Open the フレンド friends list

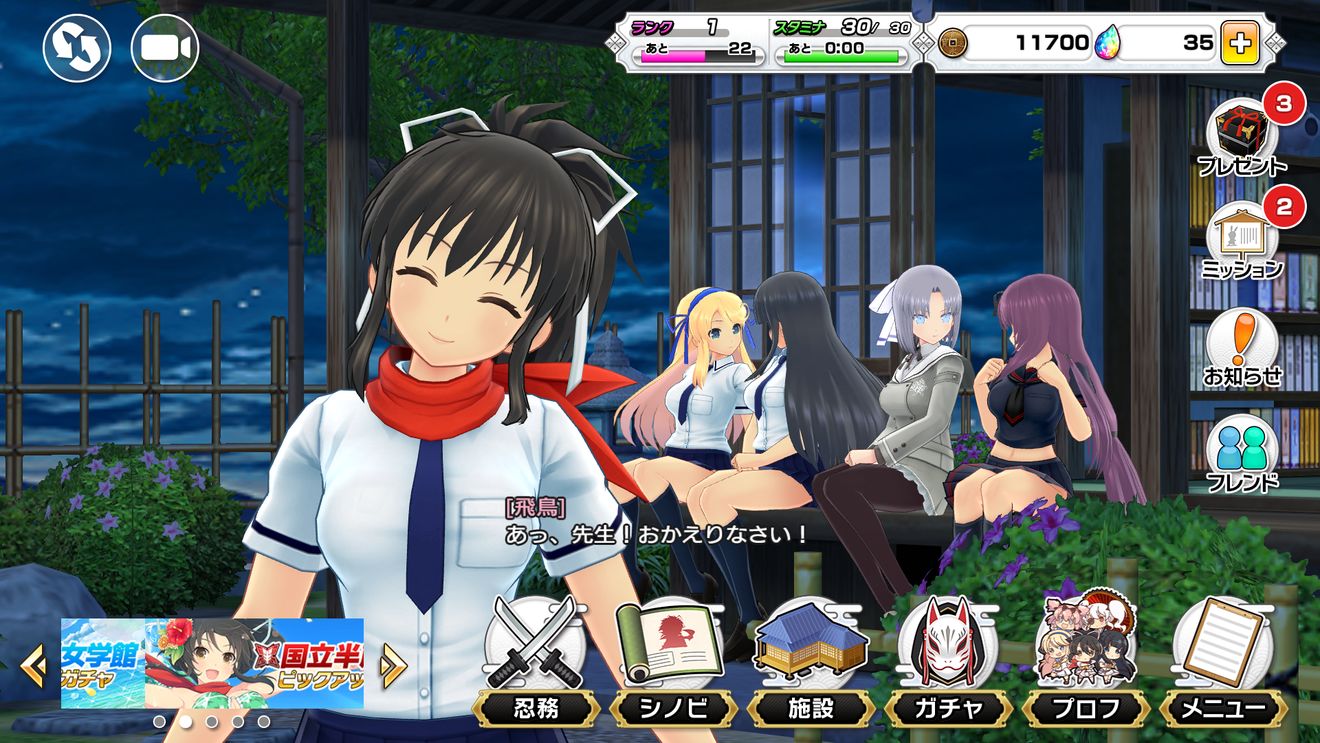click(1242, 452)
